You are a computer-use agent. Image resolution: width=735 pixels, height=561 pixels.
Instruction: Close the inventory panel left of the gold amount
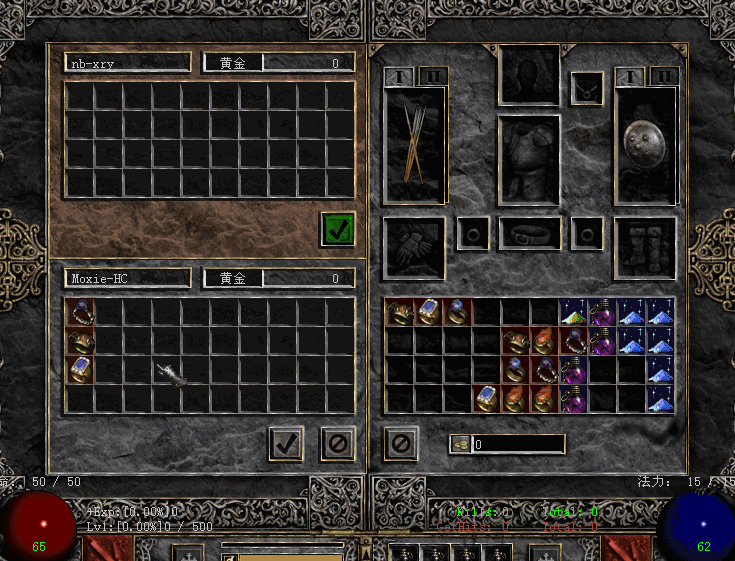pos(401,443)
